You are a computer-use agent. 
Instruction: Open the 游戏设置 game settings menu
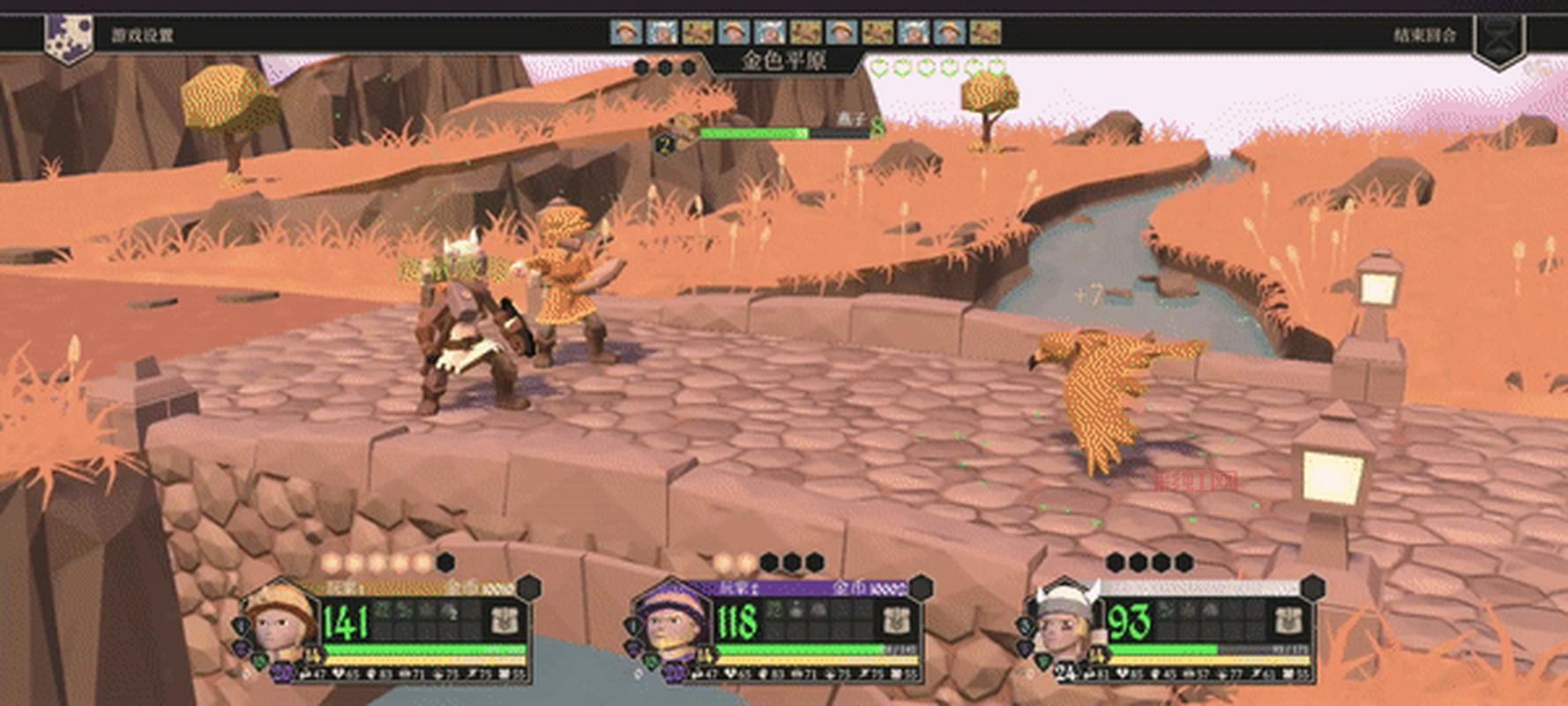(x=142, y=35)
